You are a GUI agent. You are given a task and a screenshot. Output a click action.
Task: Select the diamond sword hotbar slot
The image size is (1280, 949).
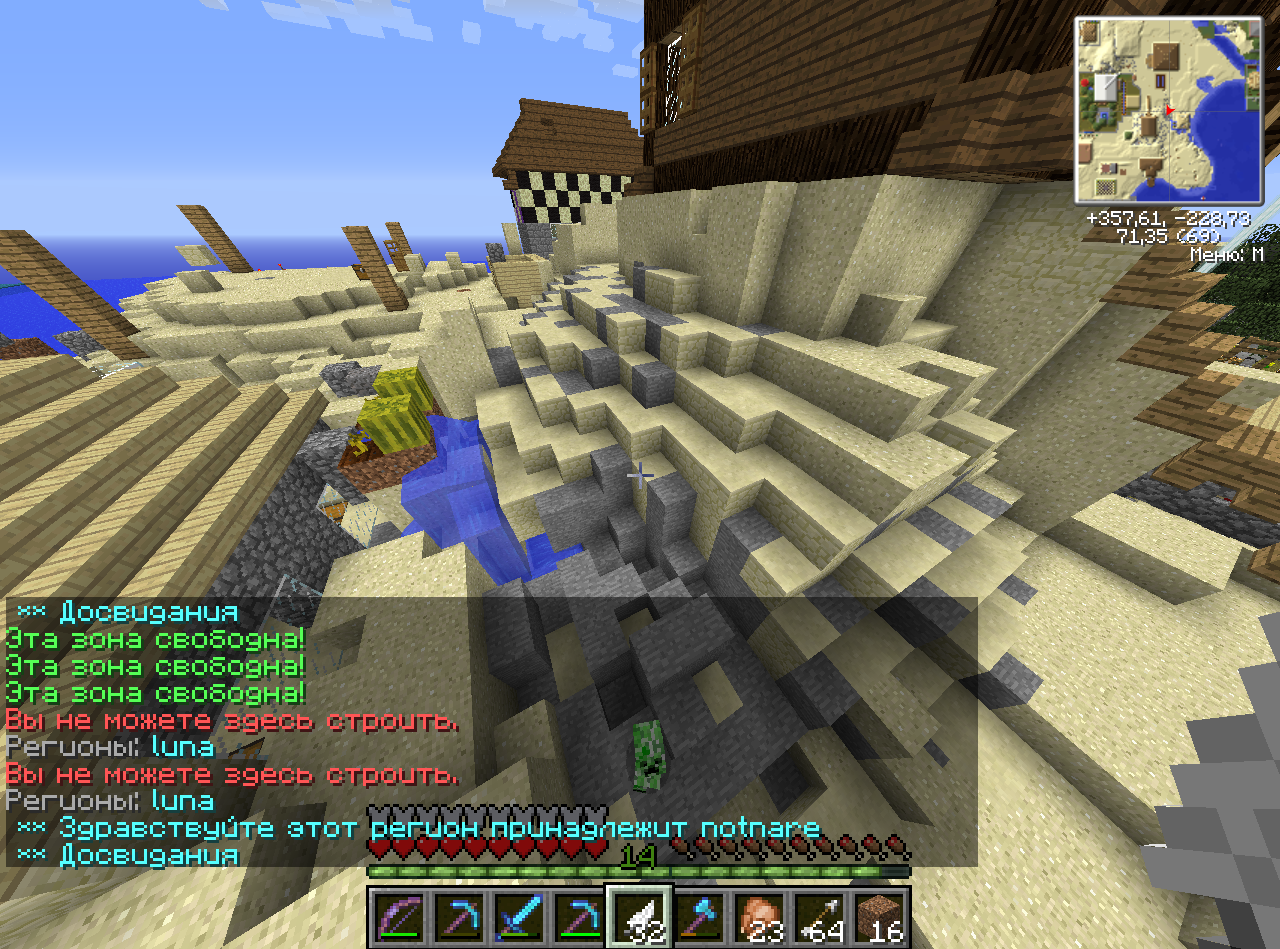coord(520,917)
